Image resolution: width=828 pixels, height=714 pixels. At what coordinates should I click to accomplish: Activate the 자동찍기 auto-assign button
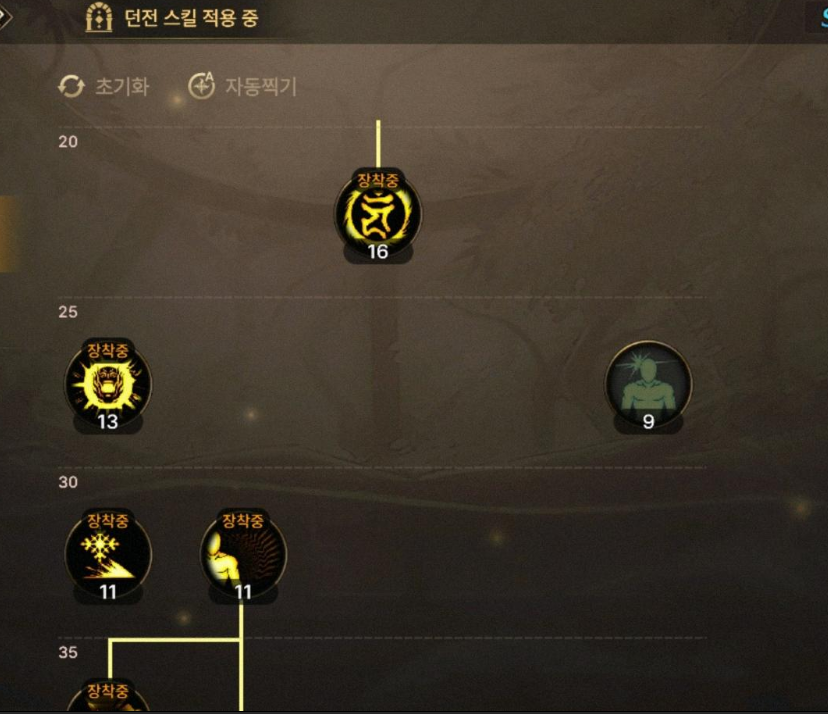click(x=243, y=87)
